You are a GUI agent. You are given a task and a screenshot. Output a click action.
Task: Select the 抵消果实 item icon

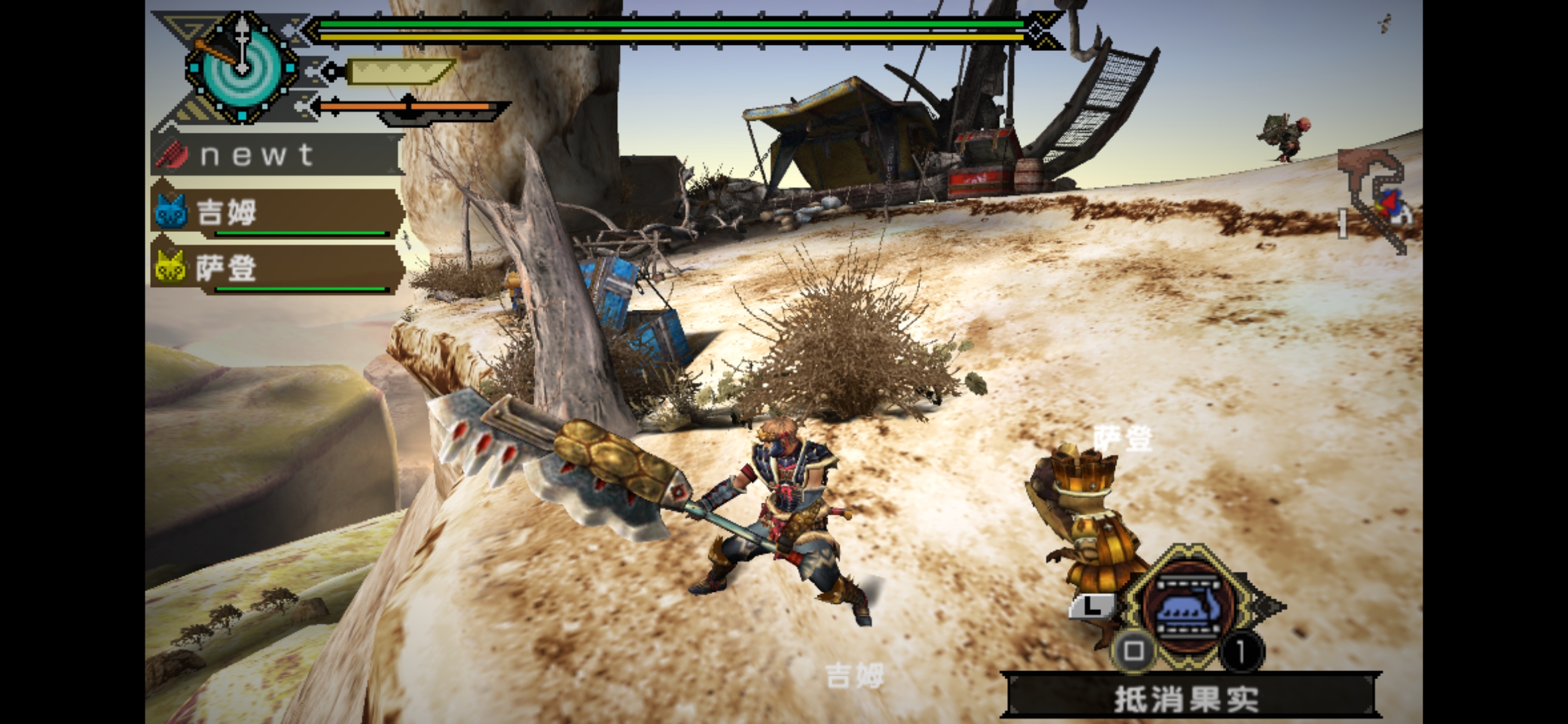tap(1188, 607)
